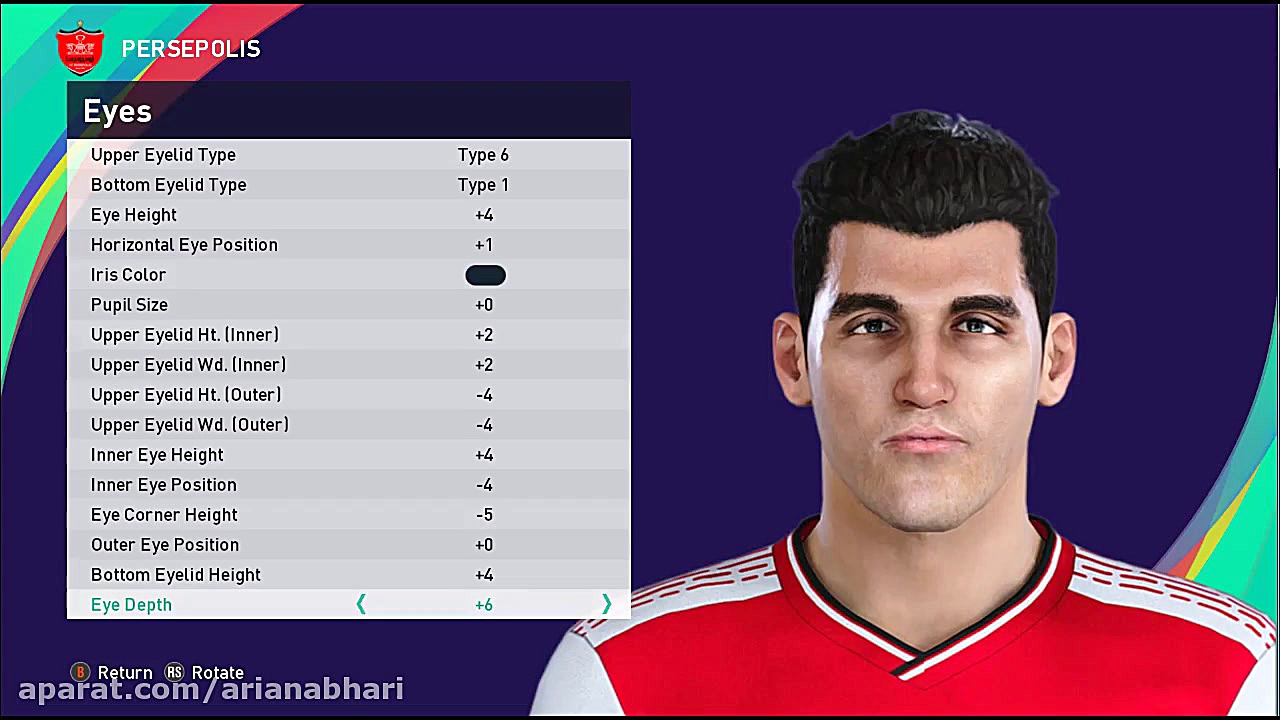Viewport: 1280px width, 720px height.
Task: Open the Iris Color swatch
Action: click(x=485, y=275)
